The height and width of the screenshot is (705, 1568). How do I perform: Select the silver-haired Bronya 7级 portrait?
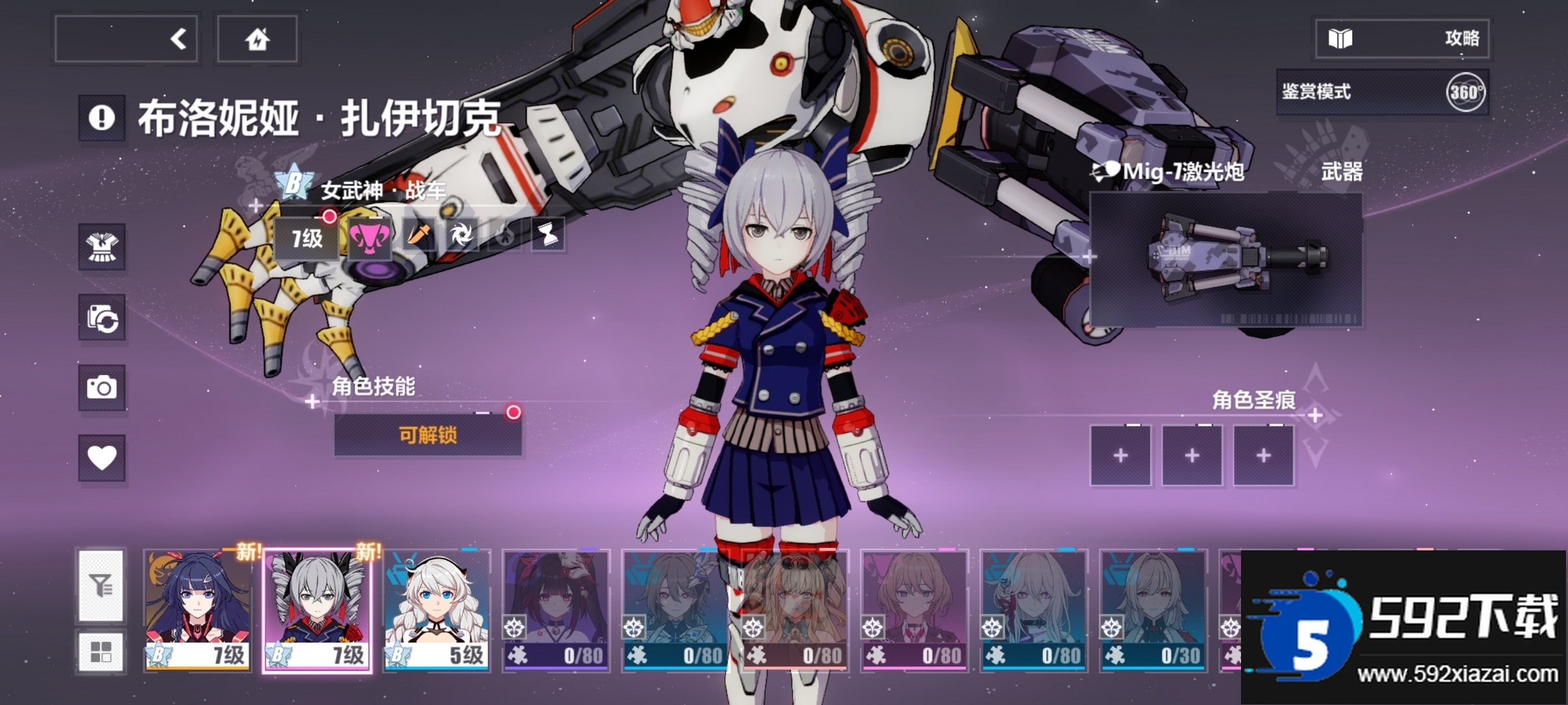[x=317, y=610]
